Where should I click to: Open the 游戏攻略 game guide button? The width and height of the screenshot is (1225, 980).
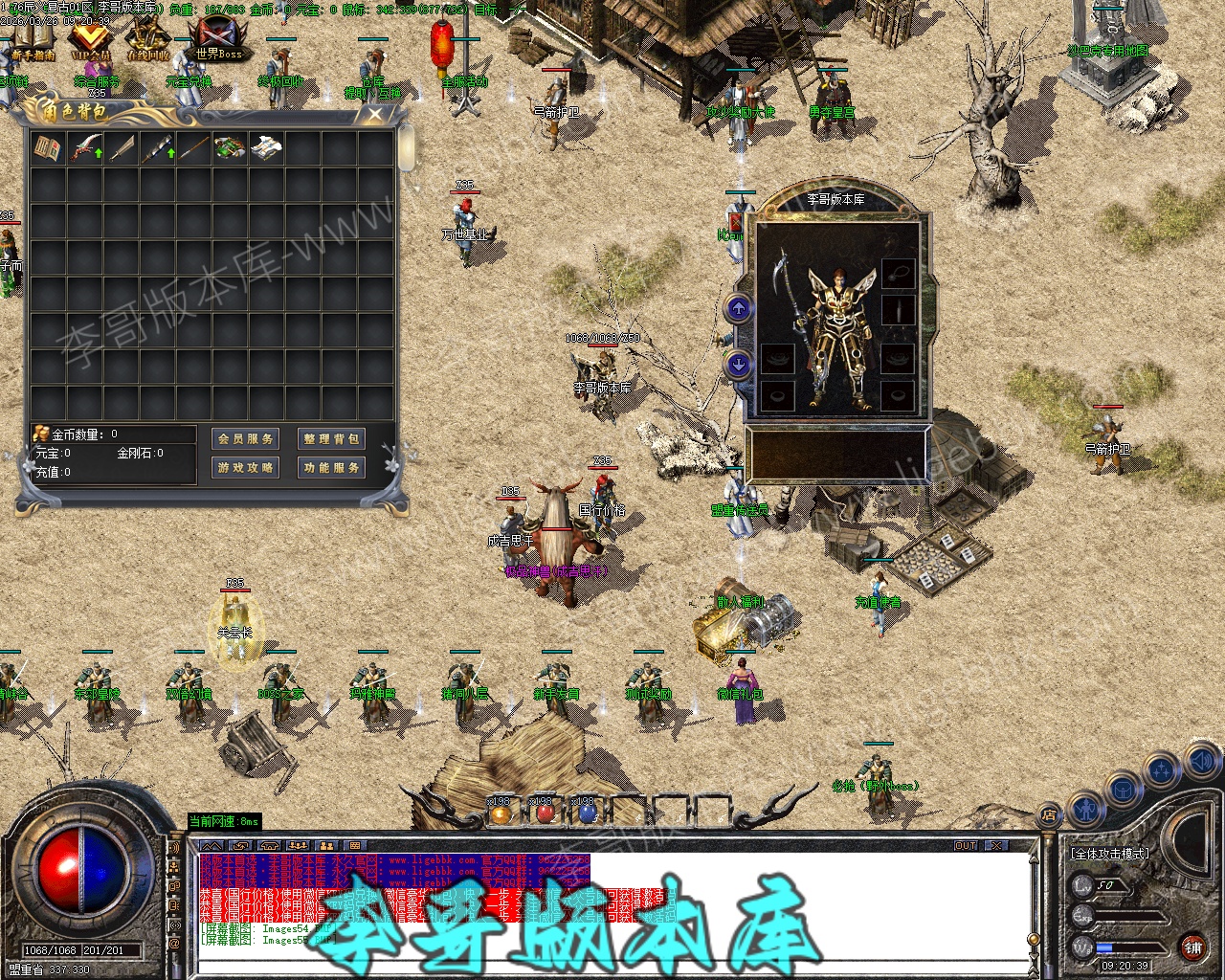click(x=246, y=468)
